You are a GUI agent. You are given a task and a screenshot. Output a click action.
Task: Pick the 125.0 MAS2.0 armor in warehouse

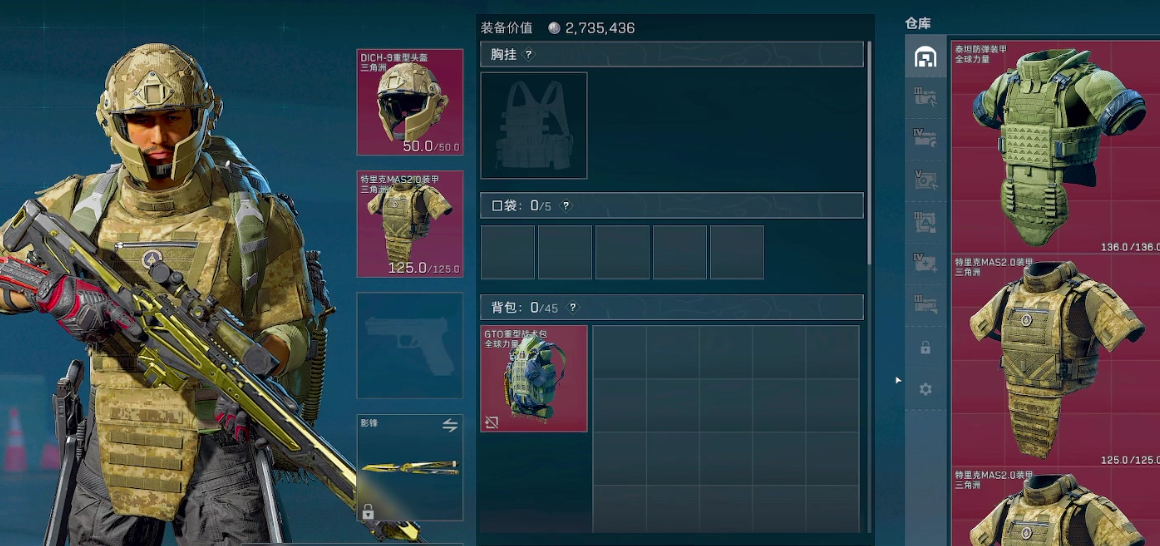1057,360
